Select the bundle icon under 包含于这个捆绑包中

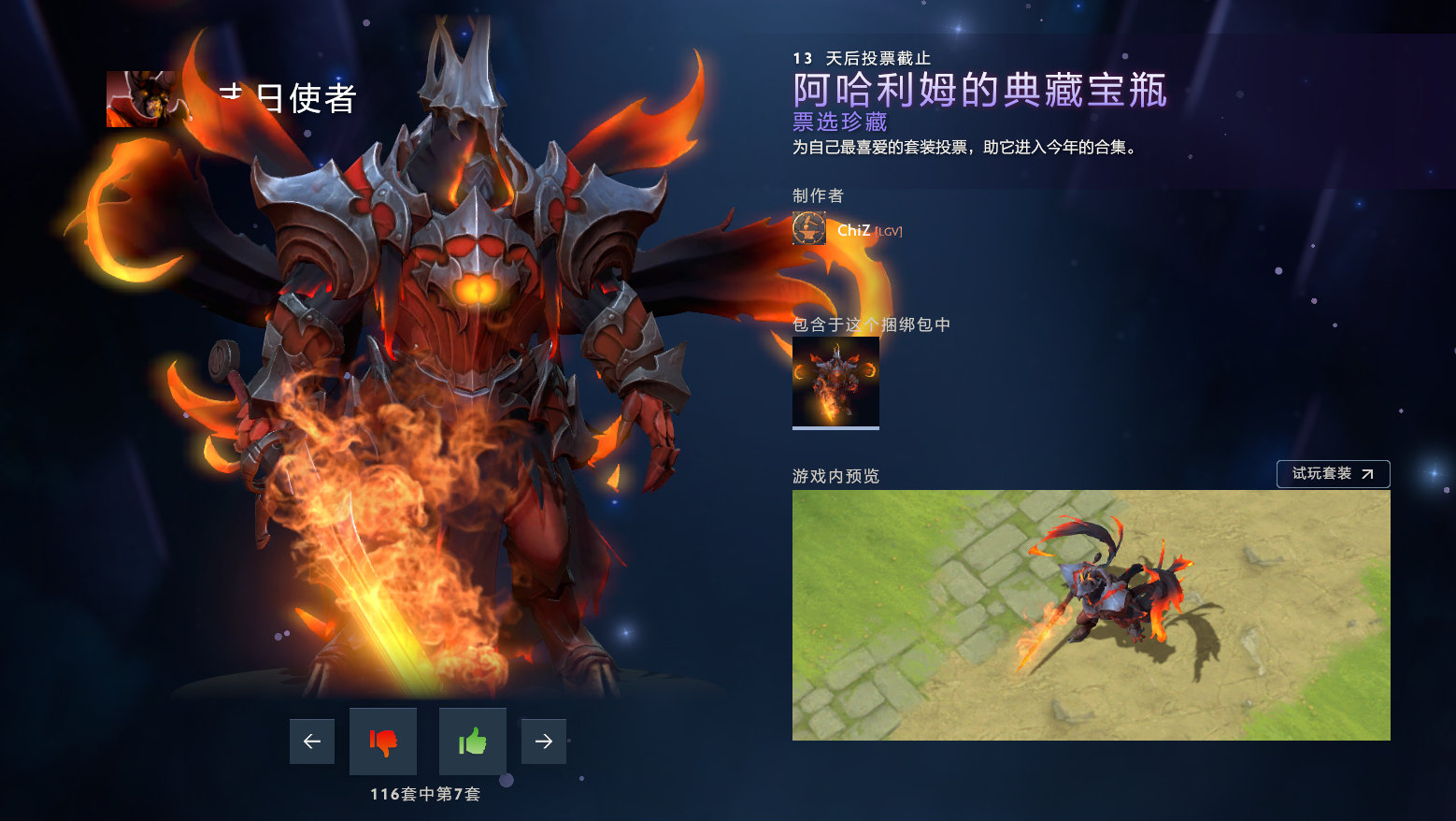click(835, 382)
